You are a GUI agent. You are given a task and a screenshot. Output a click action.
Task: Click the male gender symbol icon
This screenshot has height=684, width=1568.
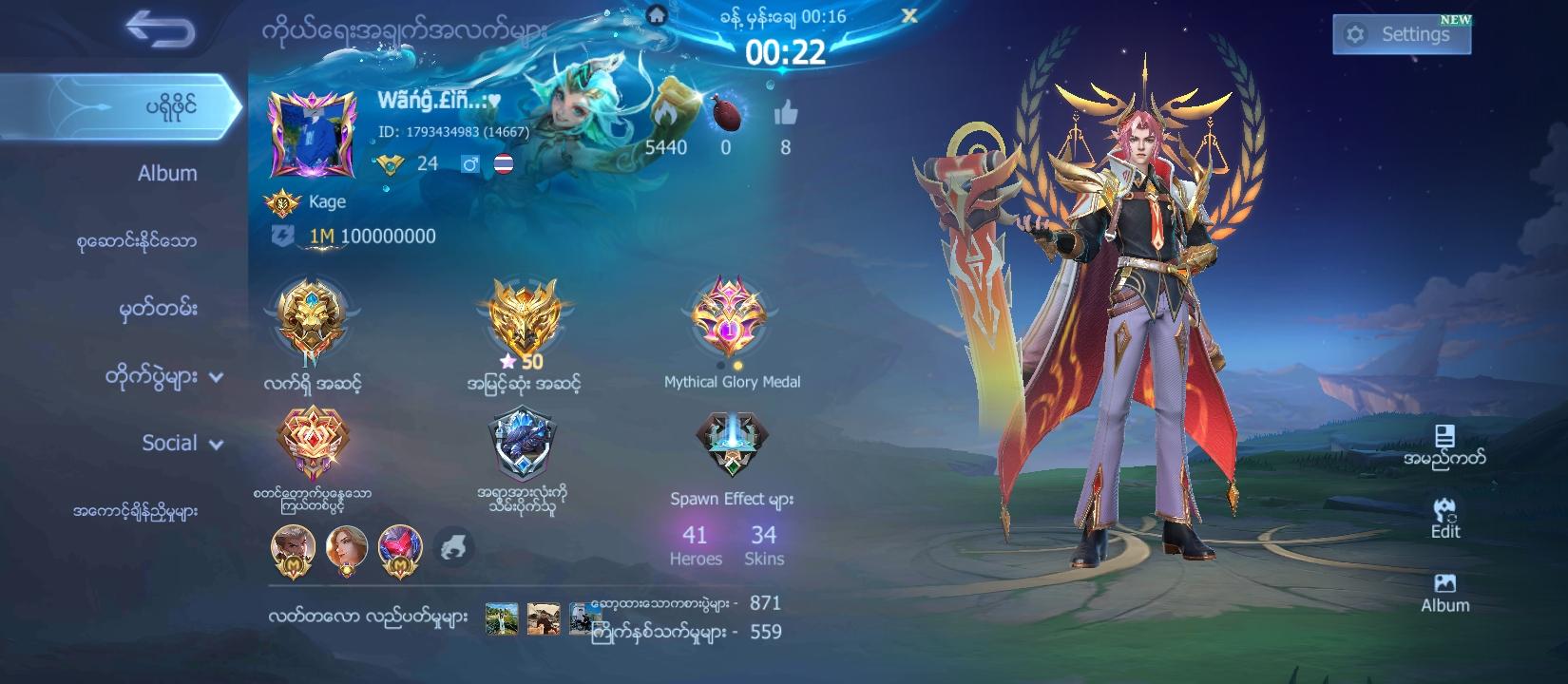pyautogui.click(x=473, y=164)
